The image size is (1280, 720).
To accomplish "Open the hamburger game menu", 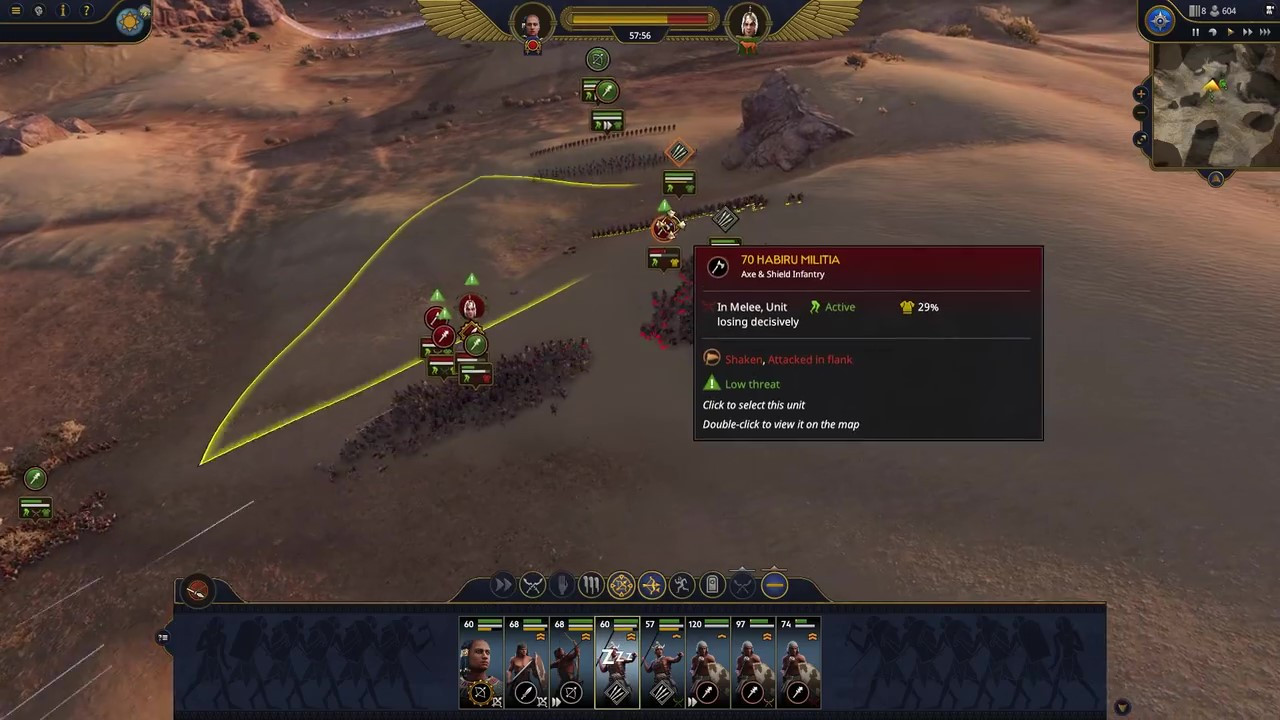I will (15, 11).
